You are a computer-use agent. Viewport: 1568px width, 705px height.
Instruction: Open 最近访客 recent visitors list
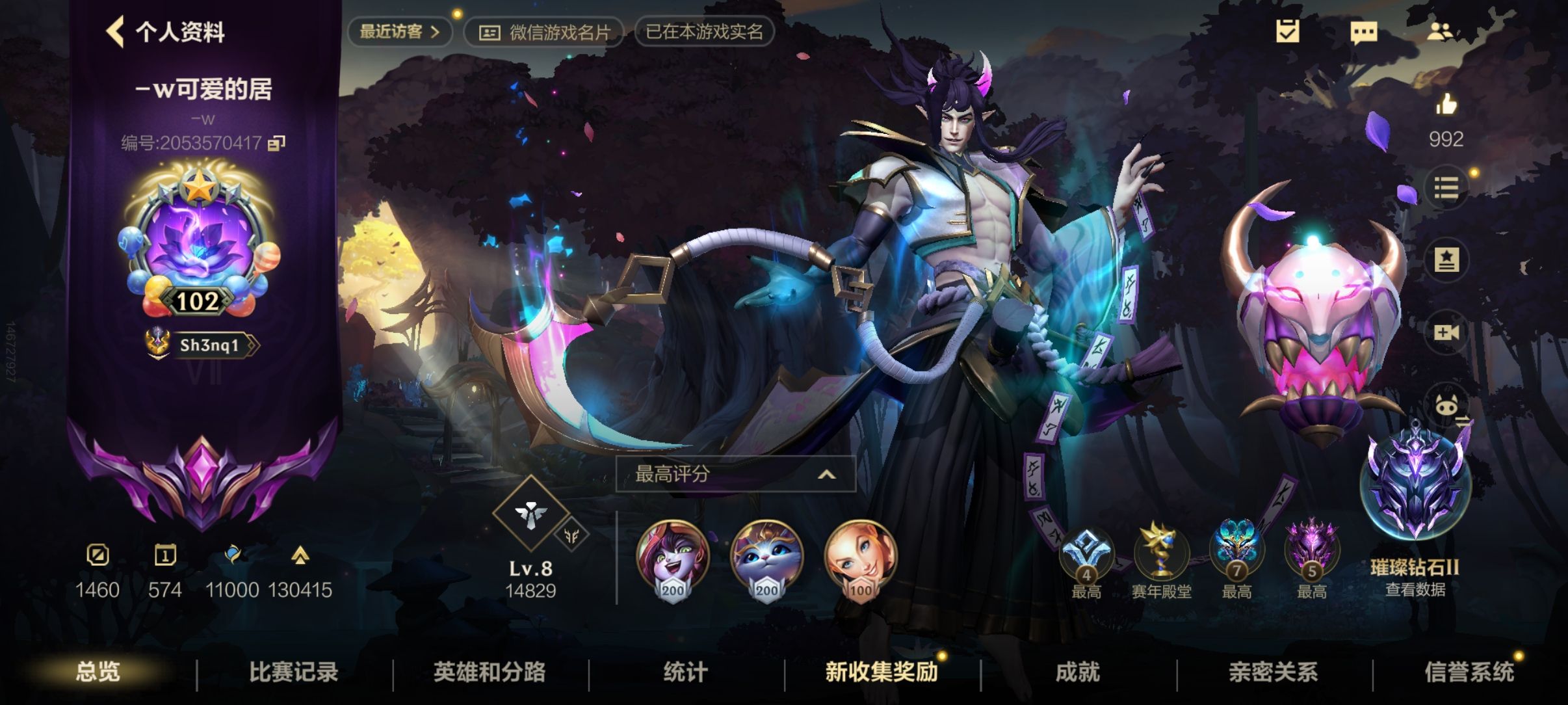399,31
